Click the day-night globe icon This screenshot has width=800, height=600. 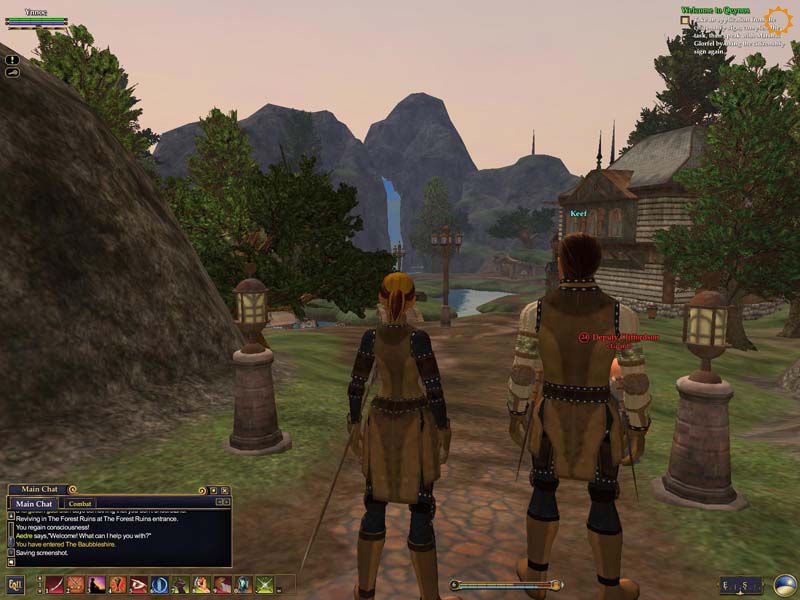point(785,585)
